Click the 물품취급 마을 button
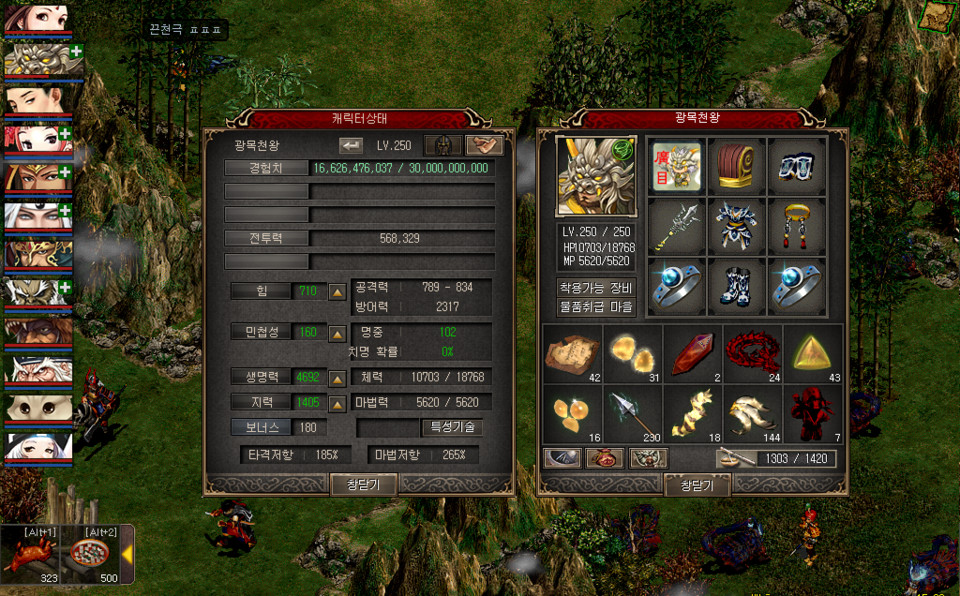Screen dimensions: 960x596 (x=596, y=307)
